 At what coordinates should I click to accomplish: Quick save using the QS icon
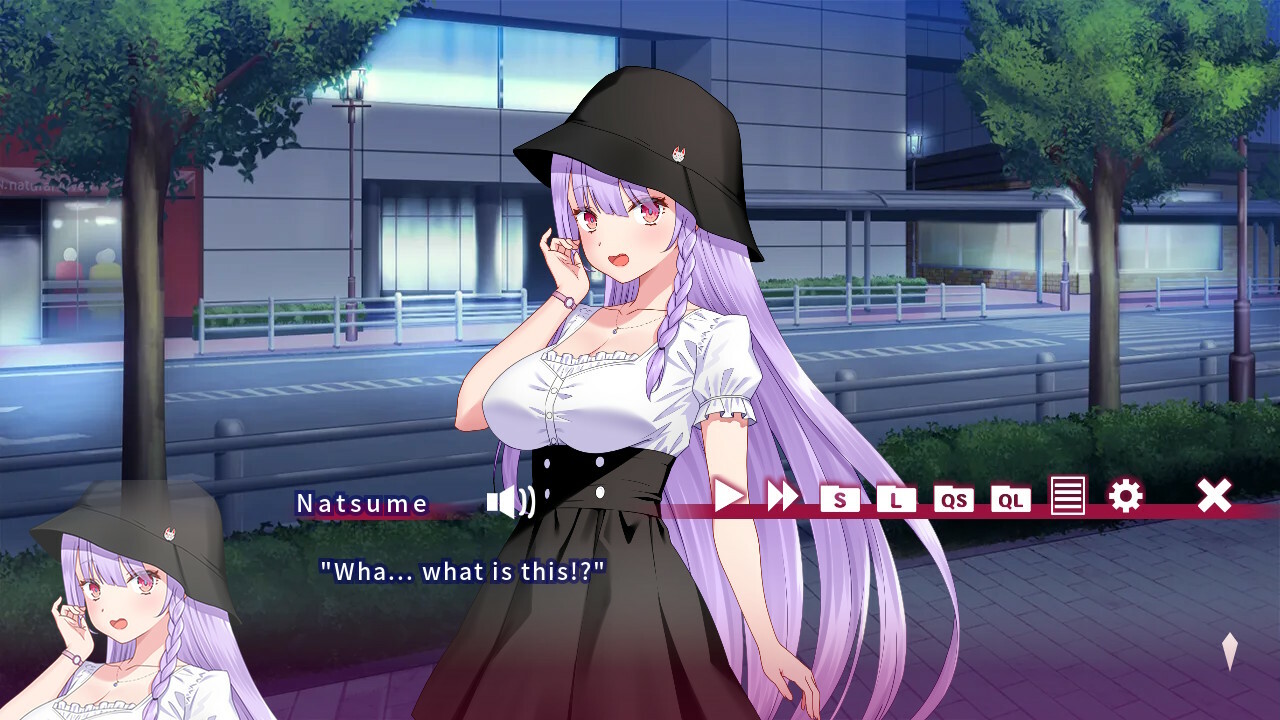(954, 499)
